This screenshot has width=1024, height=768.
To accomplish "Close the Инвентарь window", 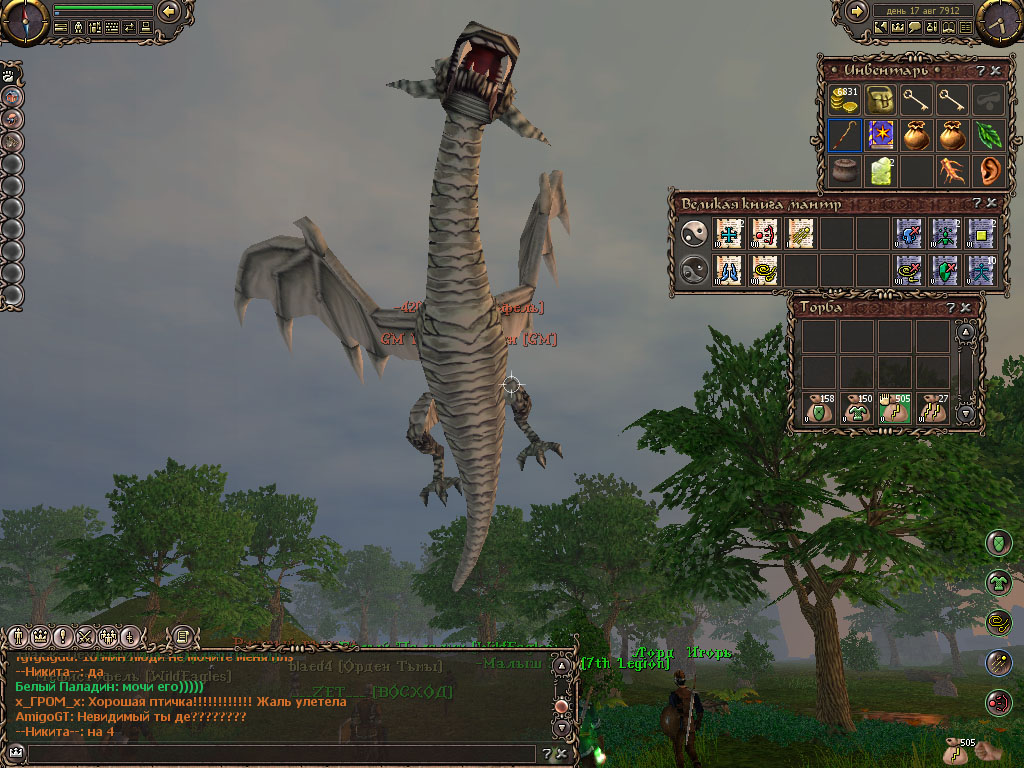I will 998,70.
